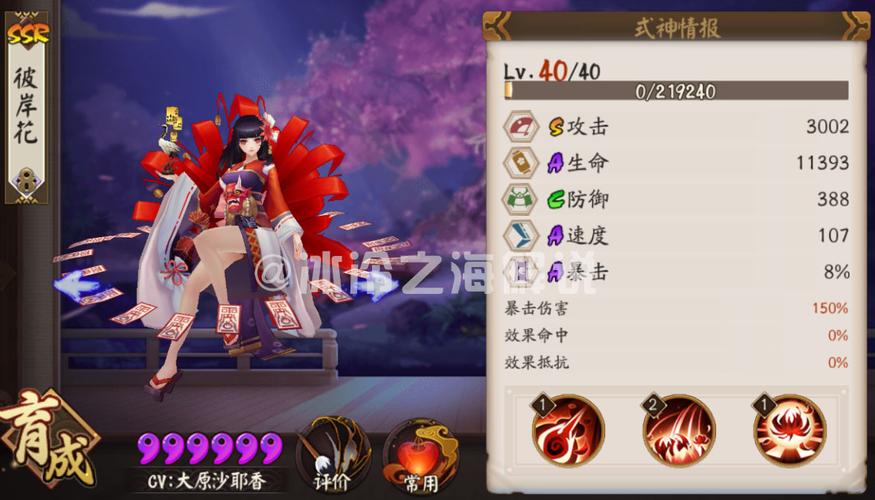This screenshot has width=875, height=500.
Task: Tap the 常用 heart favorite button
Action: click(x=421, y=455)
